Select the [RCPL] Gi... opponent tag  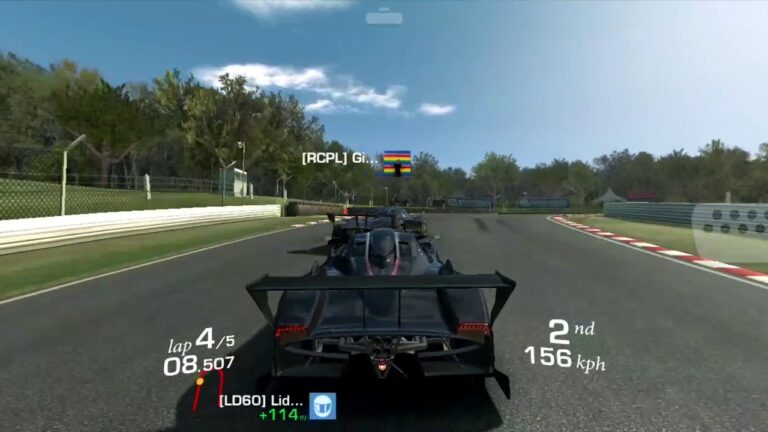coord(340,158)
